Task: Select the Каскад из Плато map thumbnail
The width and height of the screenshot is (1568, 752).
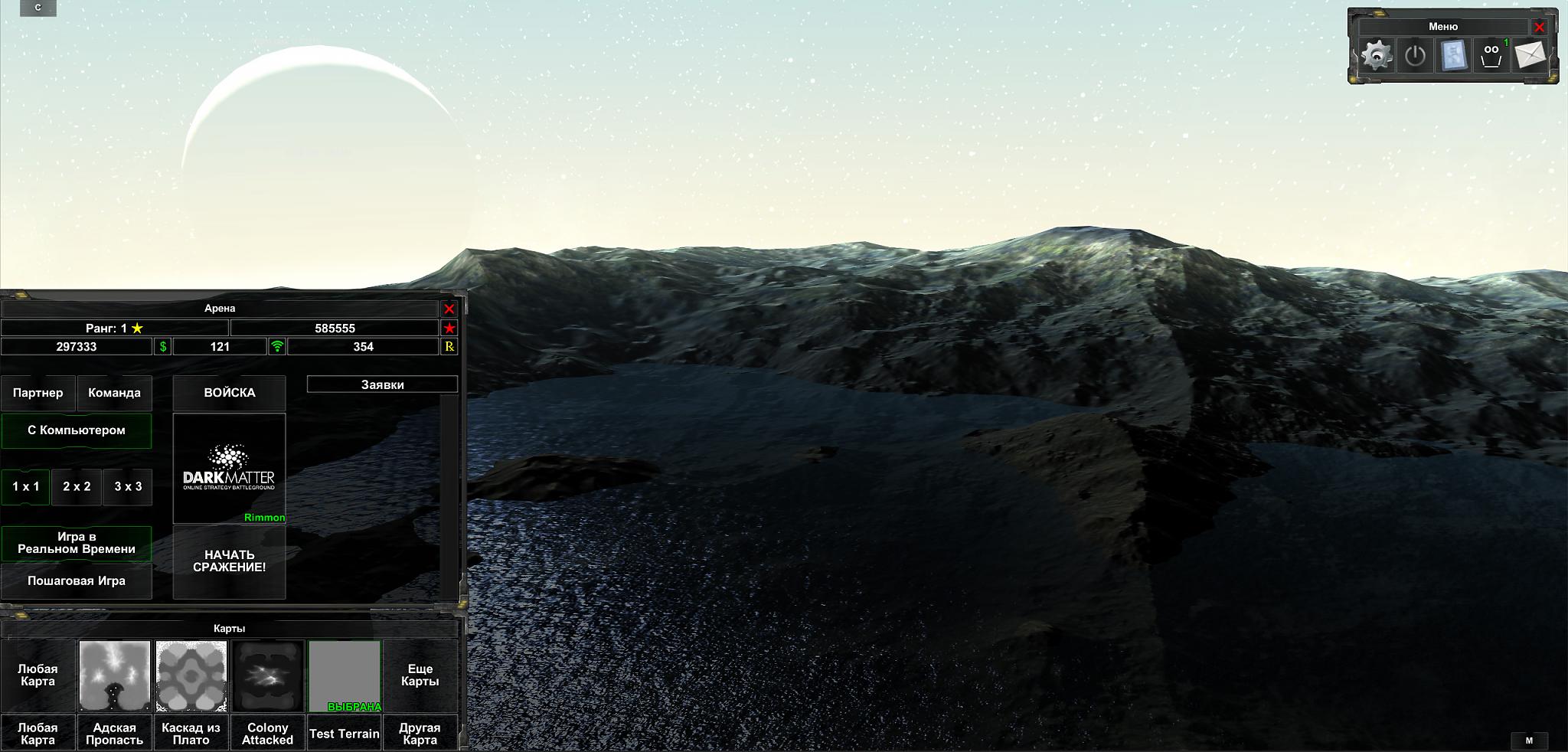Action: 191,676
